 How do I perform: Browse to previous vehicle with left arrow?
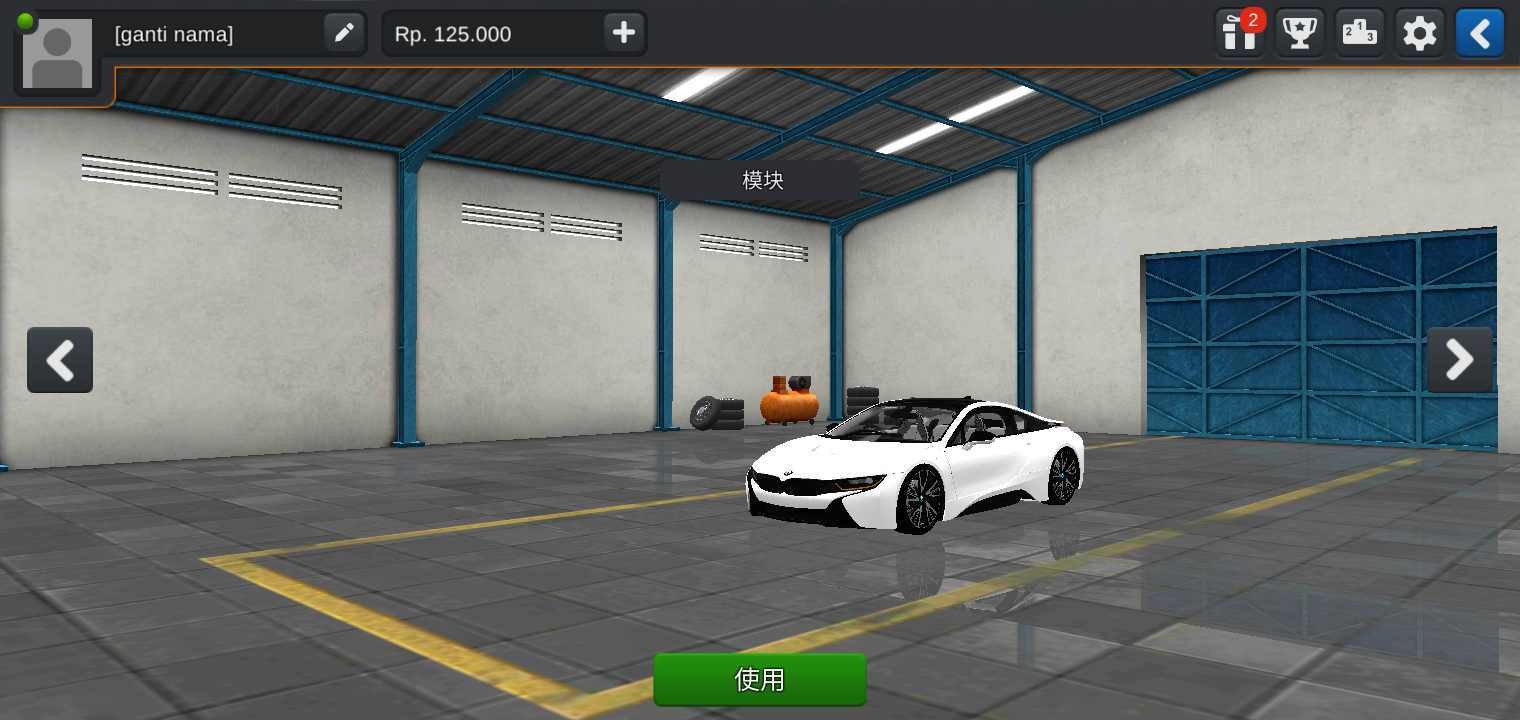point(60,360)
